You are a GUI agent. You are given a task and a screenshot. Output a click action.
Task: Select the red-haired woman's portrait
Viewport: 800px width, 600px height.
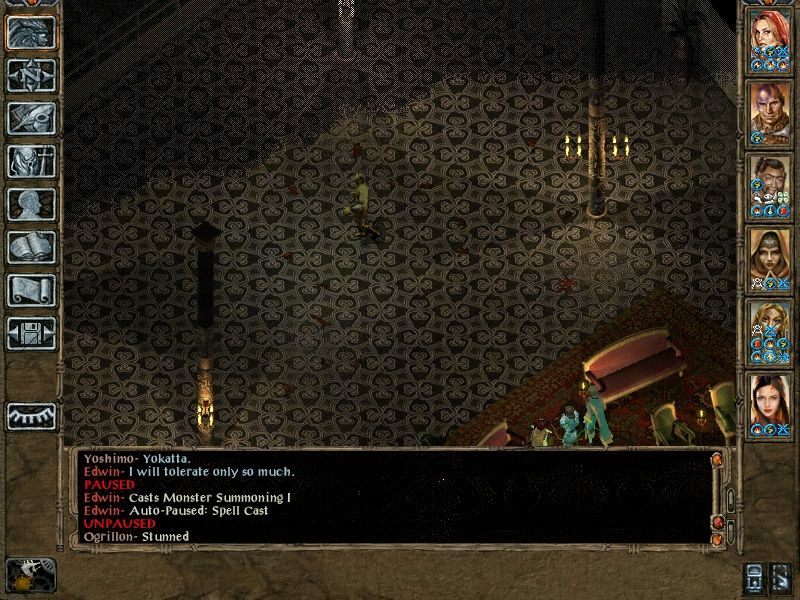(770, 38)
